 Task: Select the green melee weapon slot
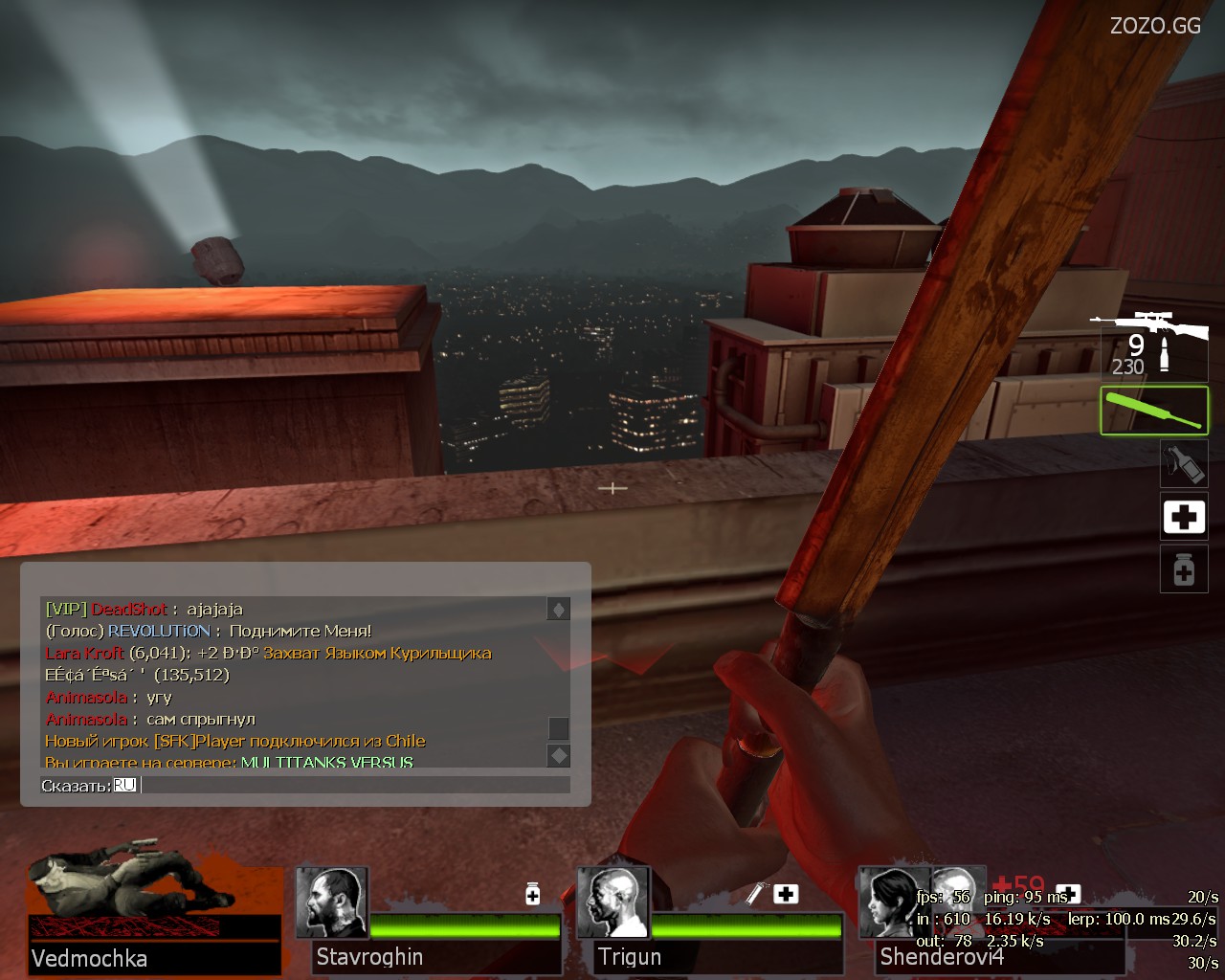pyautogui.click(x=1153, y=411)
